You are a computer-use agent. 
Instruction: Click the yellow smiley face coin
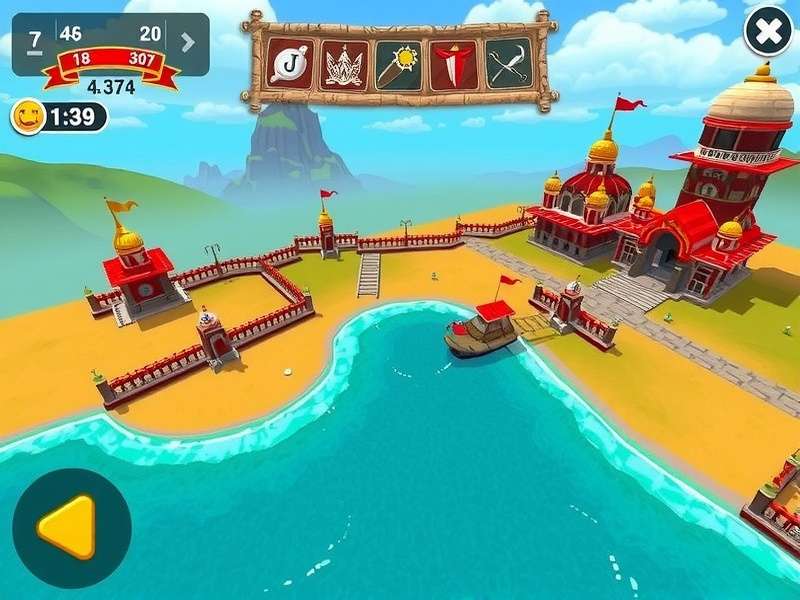click(x=27, y=117)
